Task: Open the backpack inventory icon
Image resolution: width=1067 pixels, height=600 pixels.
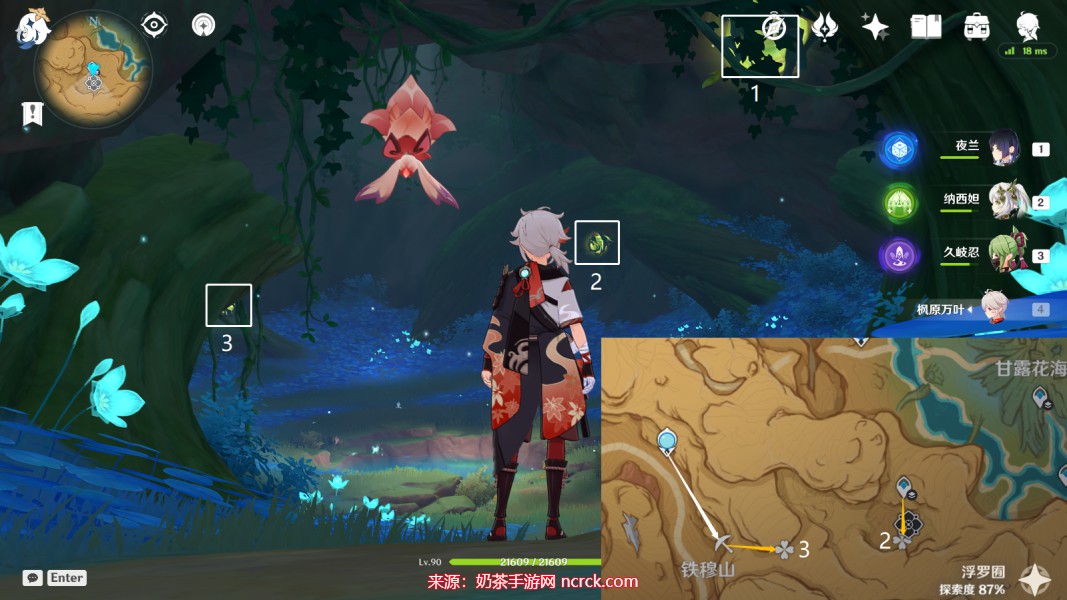Action: pos(977,27)
